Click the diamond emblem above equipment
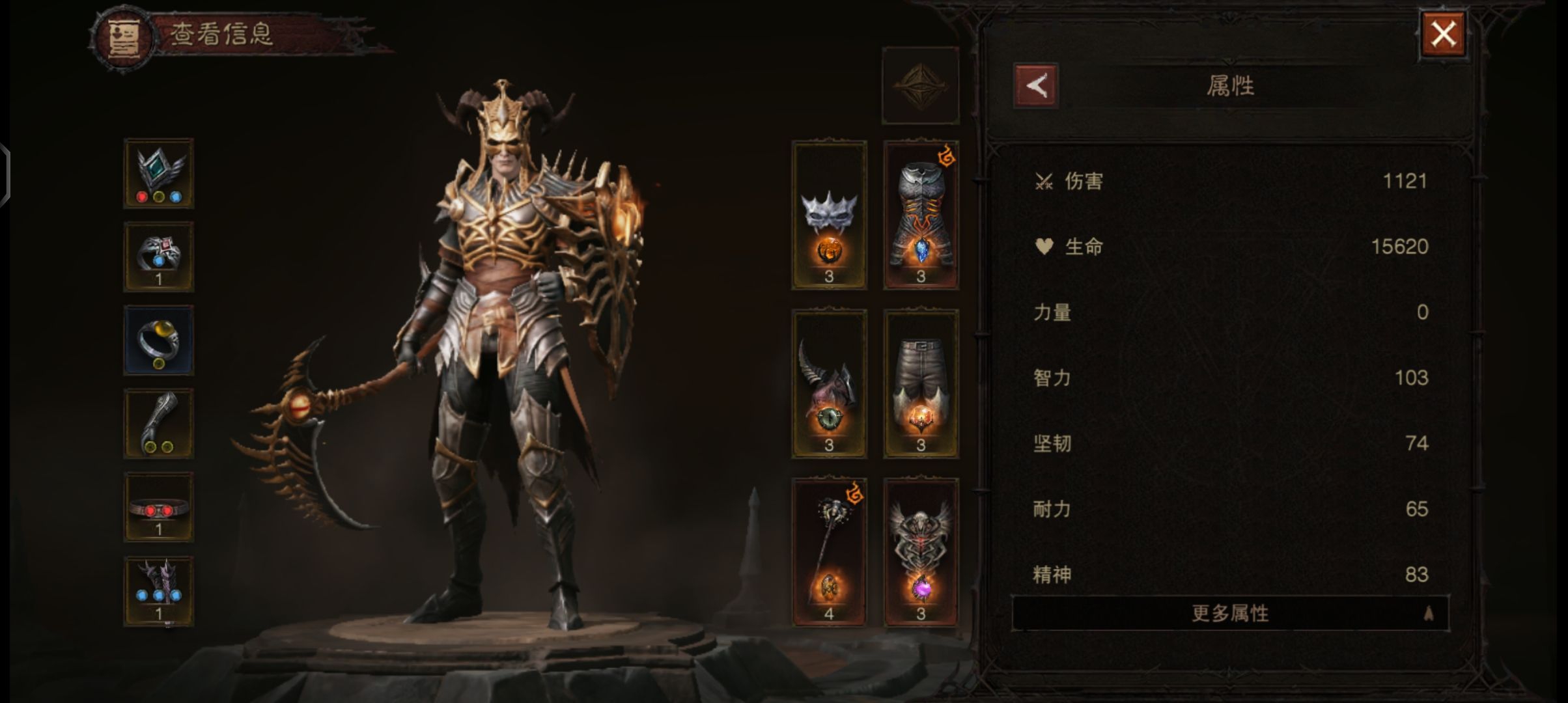 coord(920,85)
